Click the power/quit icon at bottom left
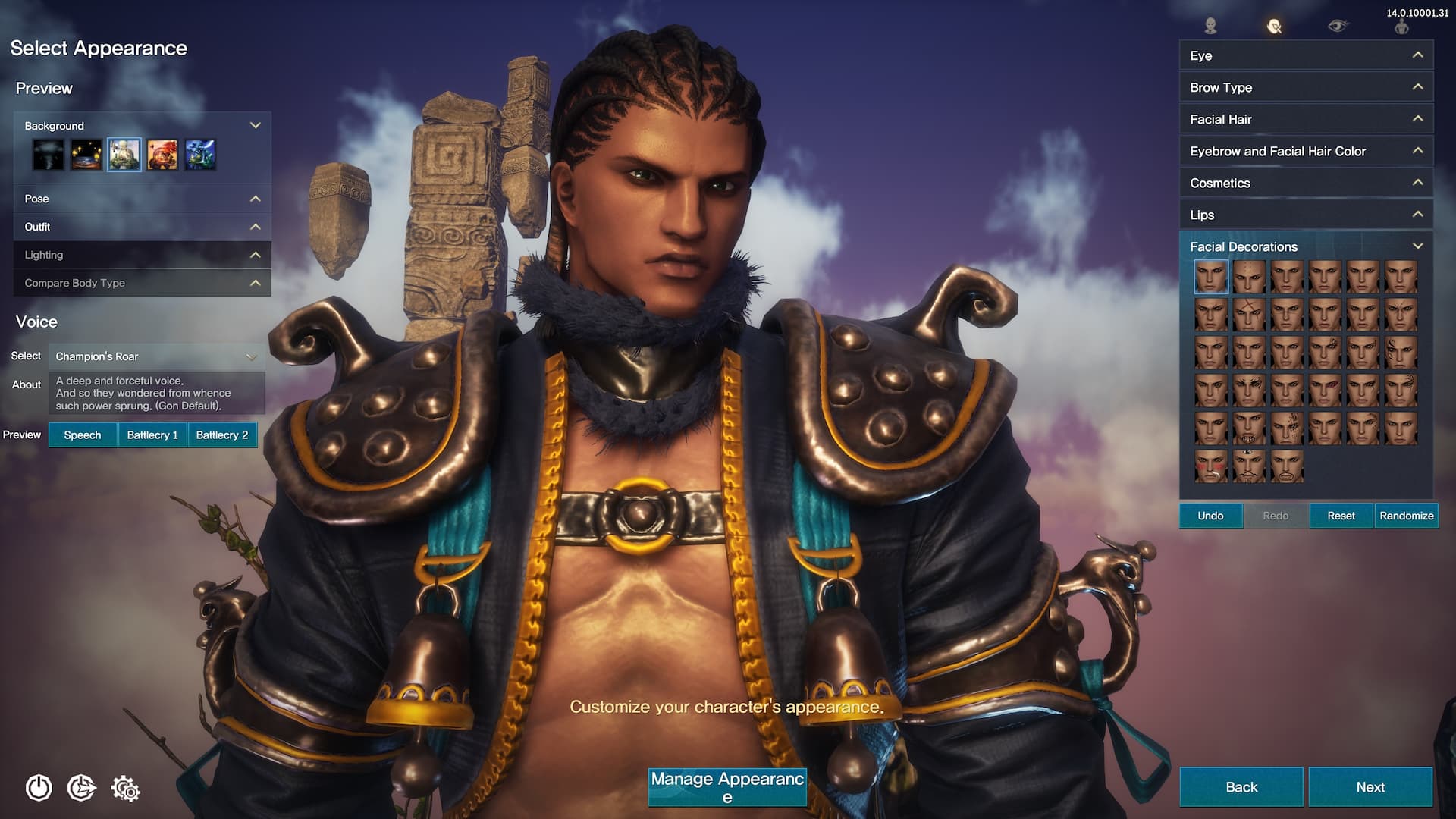This screenshot has height=819, width=1456. pos(39,789)
